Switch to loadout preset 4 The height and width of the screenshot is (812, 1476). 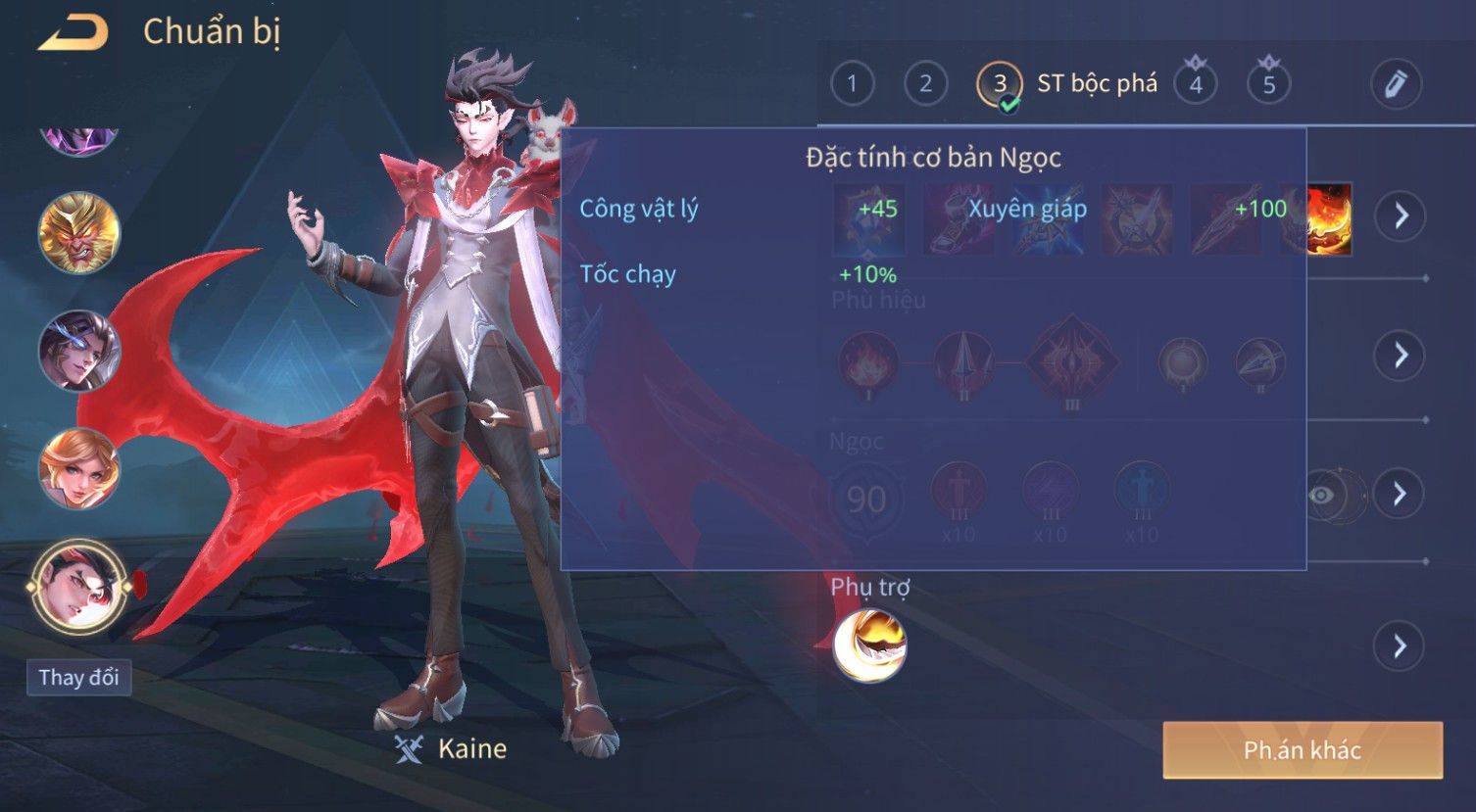(1195, 84)
